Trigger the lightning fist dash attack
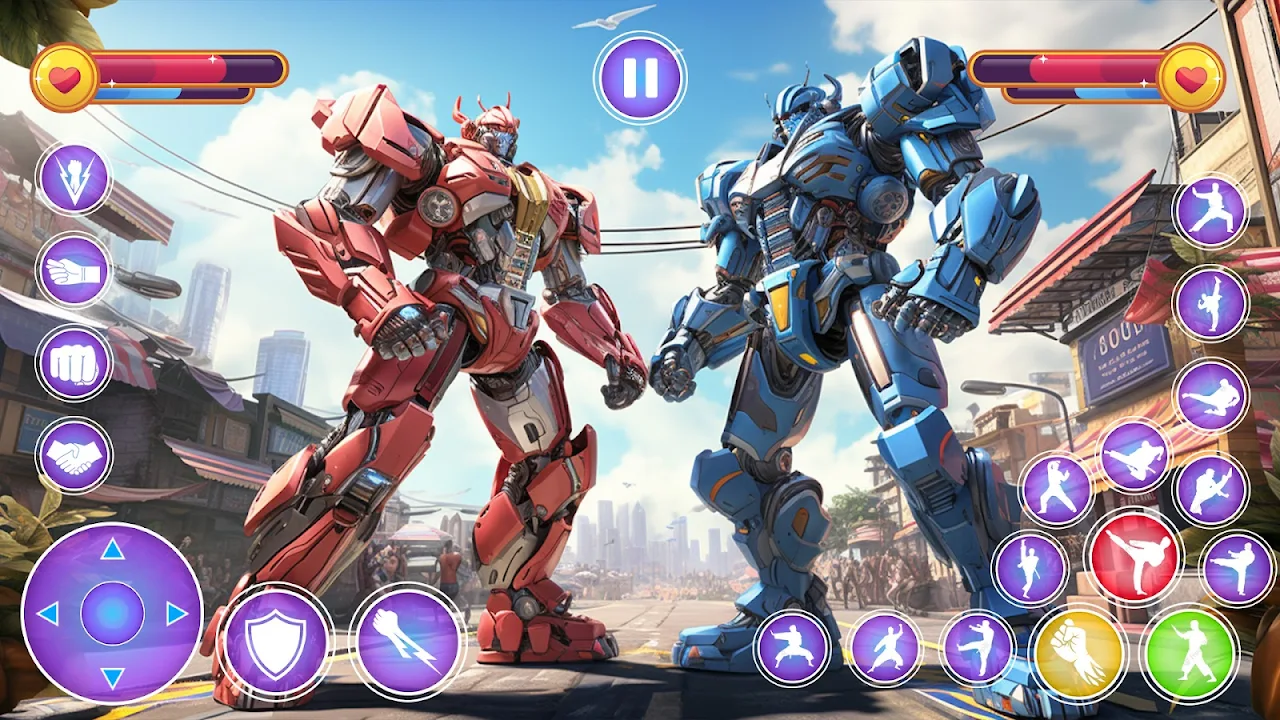The width and height of the screenshot is (1280, 720). 408,641
